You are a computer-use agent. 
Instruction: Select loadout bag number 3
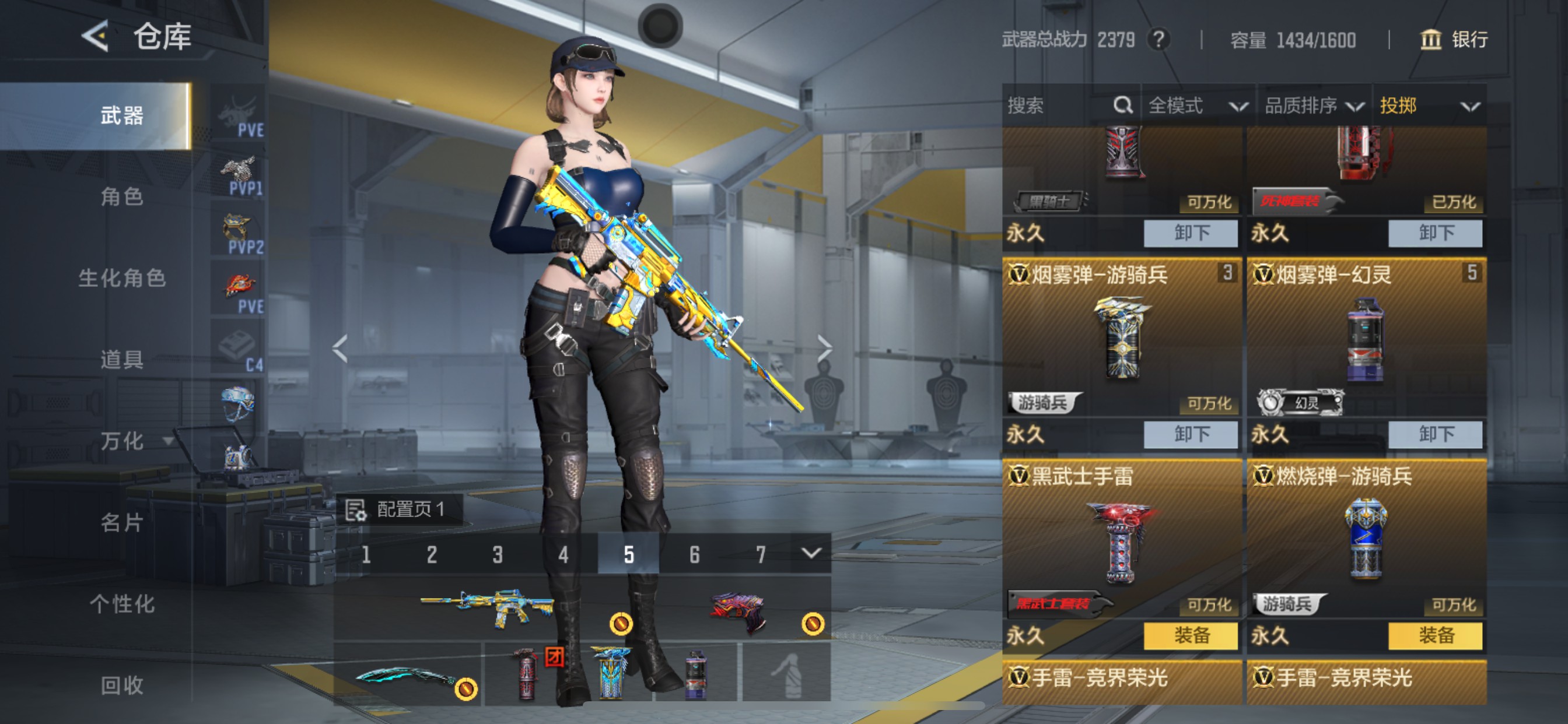pyautogui.click(x=498, y=554)
